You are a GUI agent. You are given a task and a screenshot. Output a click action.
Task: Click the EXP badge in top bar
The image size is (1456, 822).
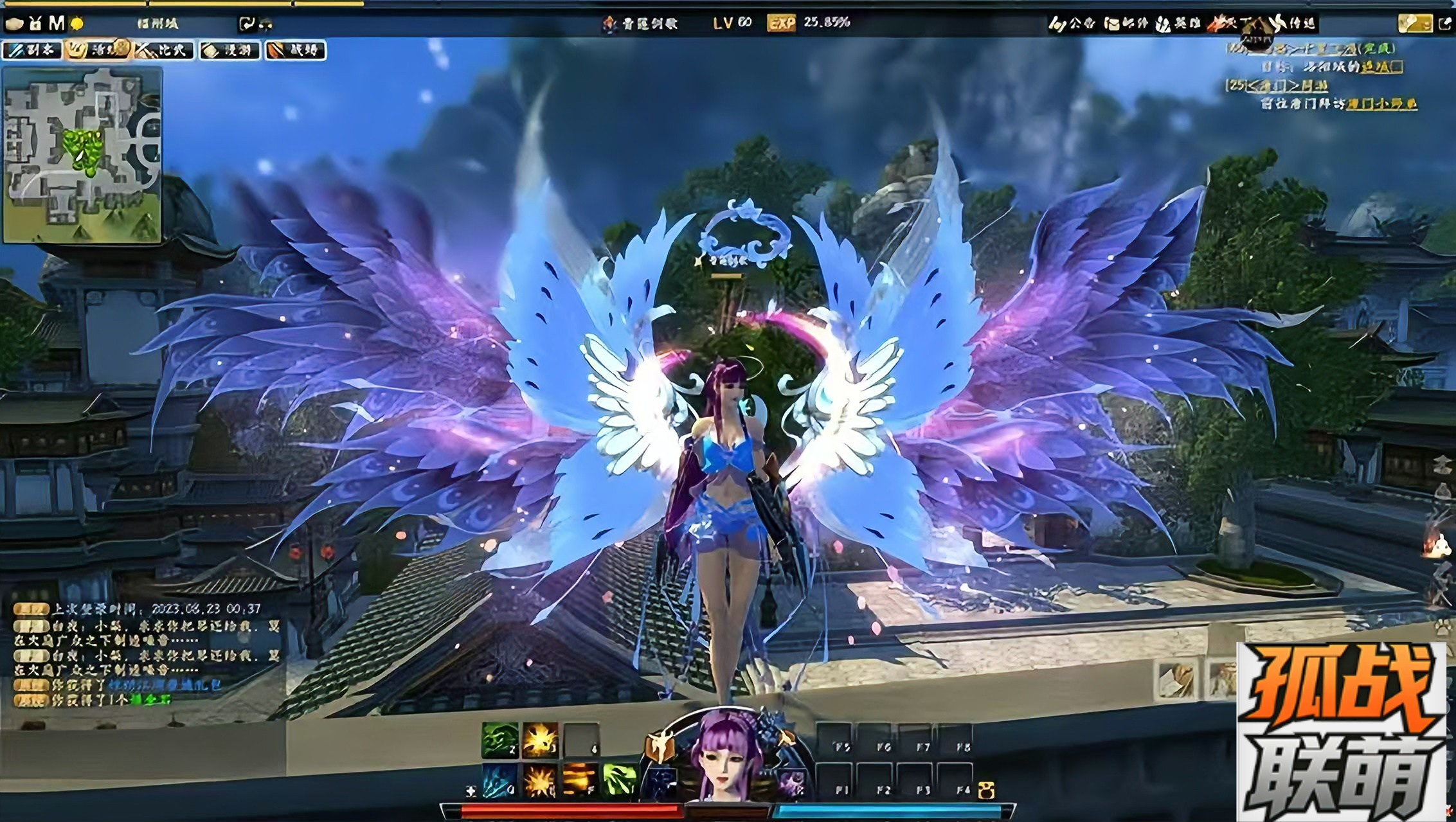[x=781, y=23]
